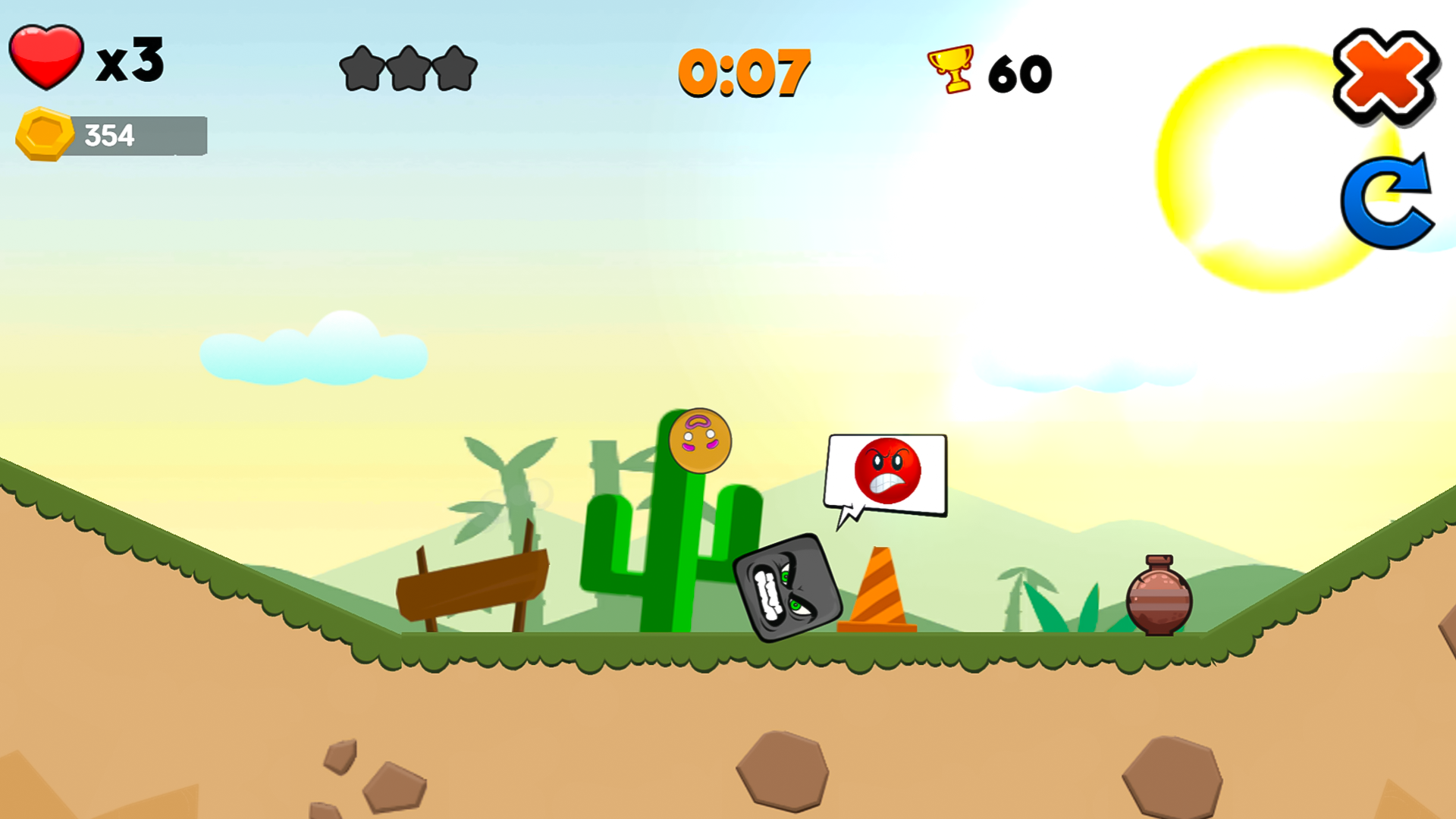Click the timer showing 0:07
1456x819 pixels.
745,72
